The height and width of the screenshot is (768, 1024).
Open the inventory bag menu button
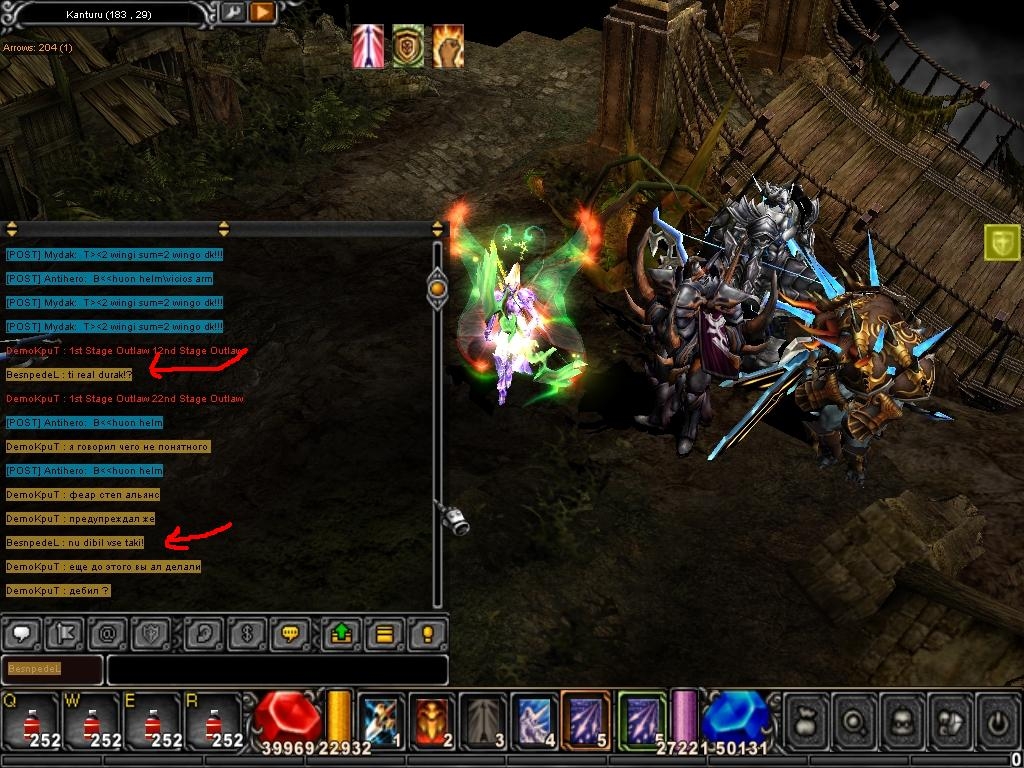coord(806,720)
